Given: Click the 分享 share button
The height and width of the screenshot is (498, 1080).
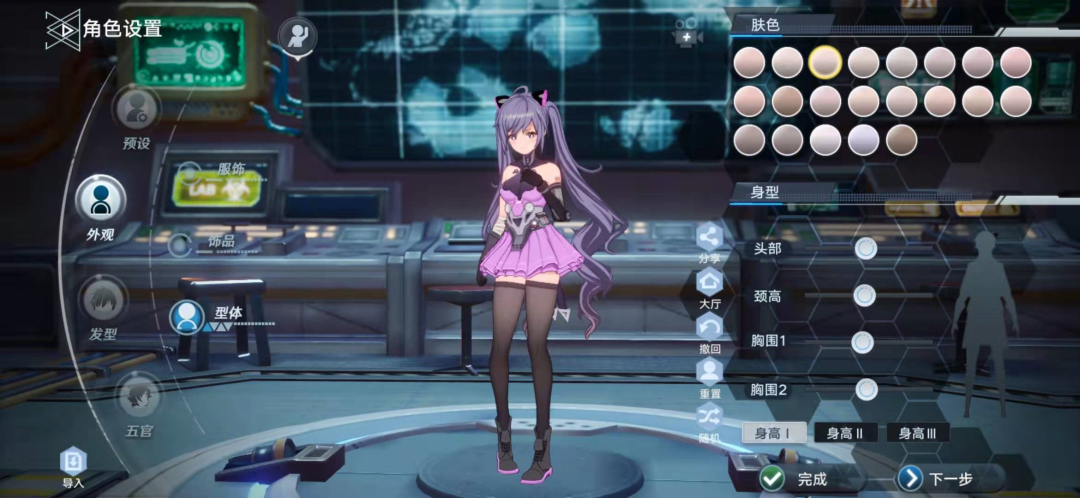Looking at the screenshot, I should 709,239.
